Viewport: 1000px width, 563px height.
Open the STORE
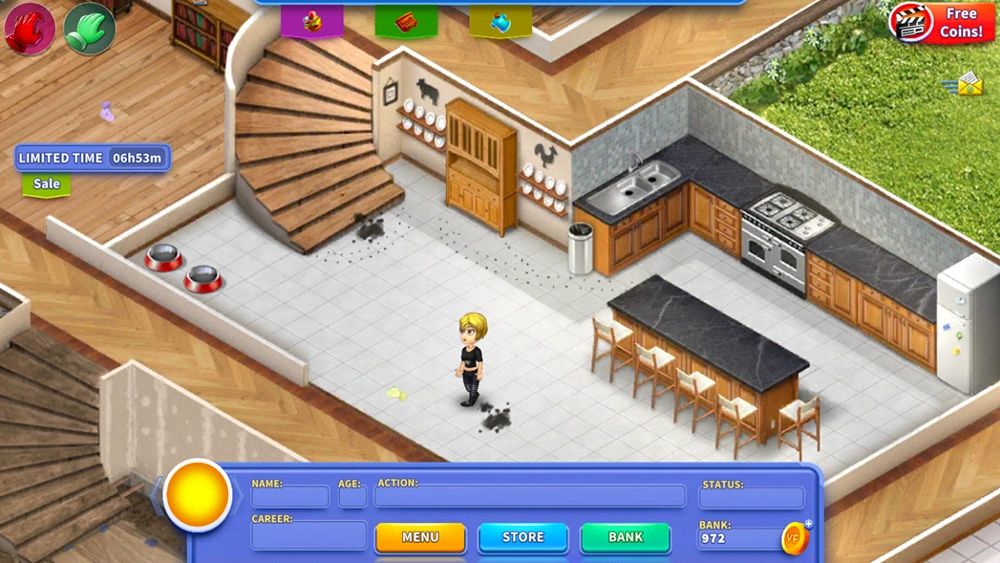[523, 537]
